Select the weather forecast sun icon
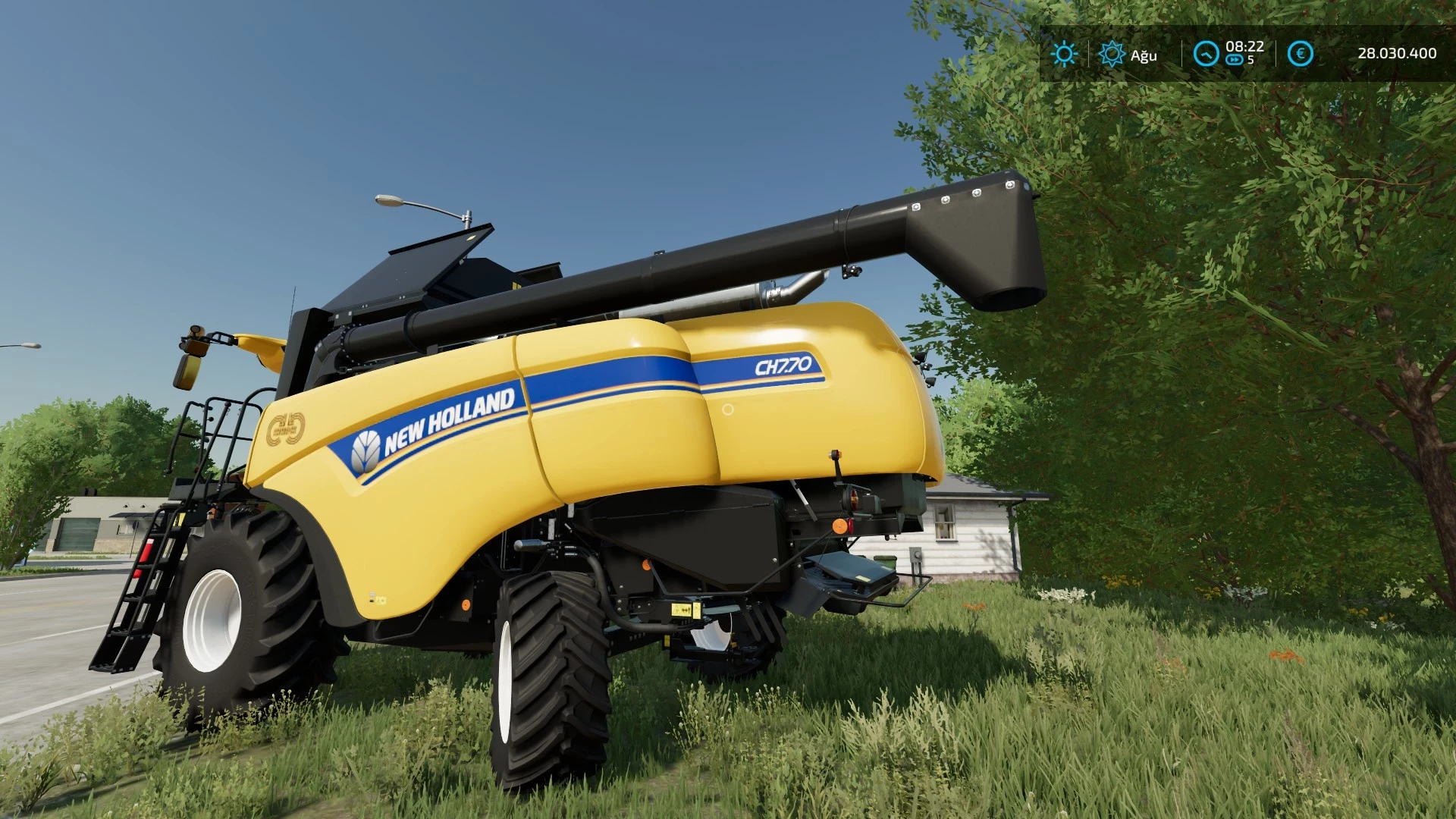Image resolution: width=1456 pixels, height=819 pixels. tap(1112, 54)
